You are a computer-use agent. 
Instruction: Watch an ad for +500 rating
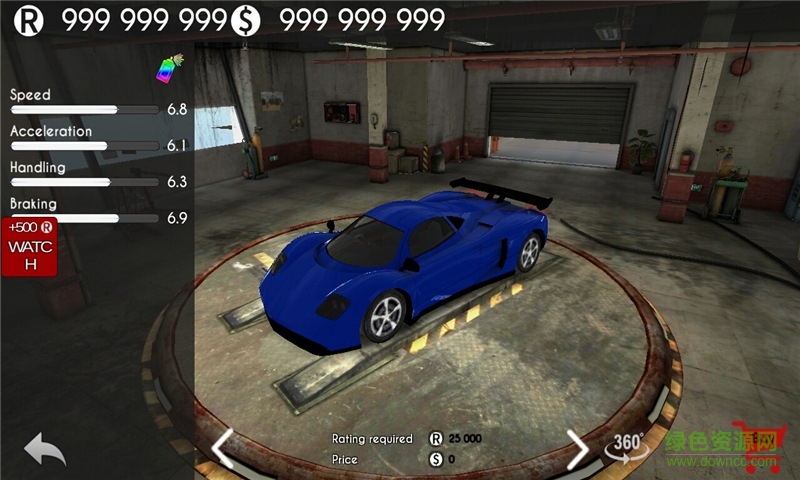[x=29, y=247]
